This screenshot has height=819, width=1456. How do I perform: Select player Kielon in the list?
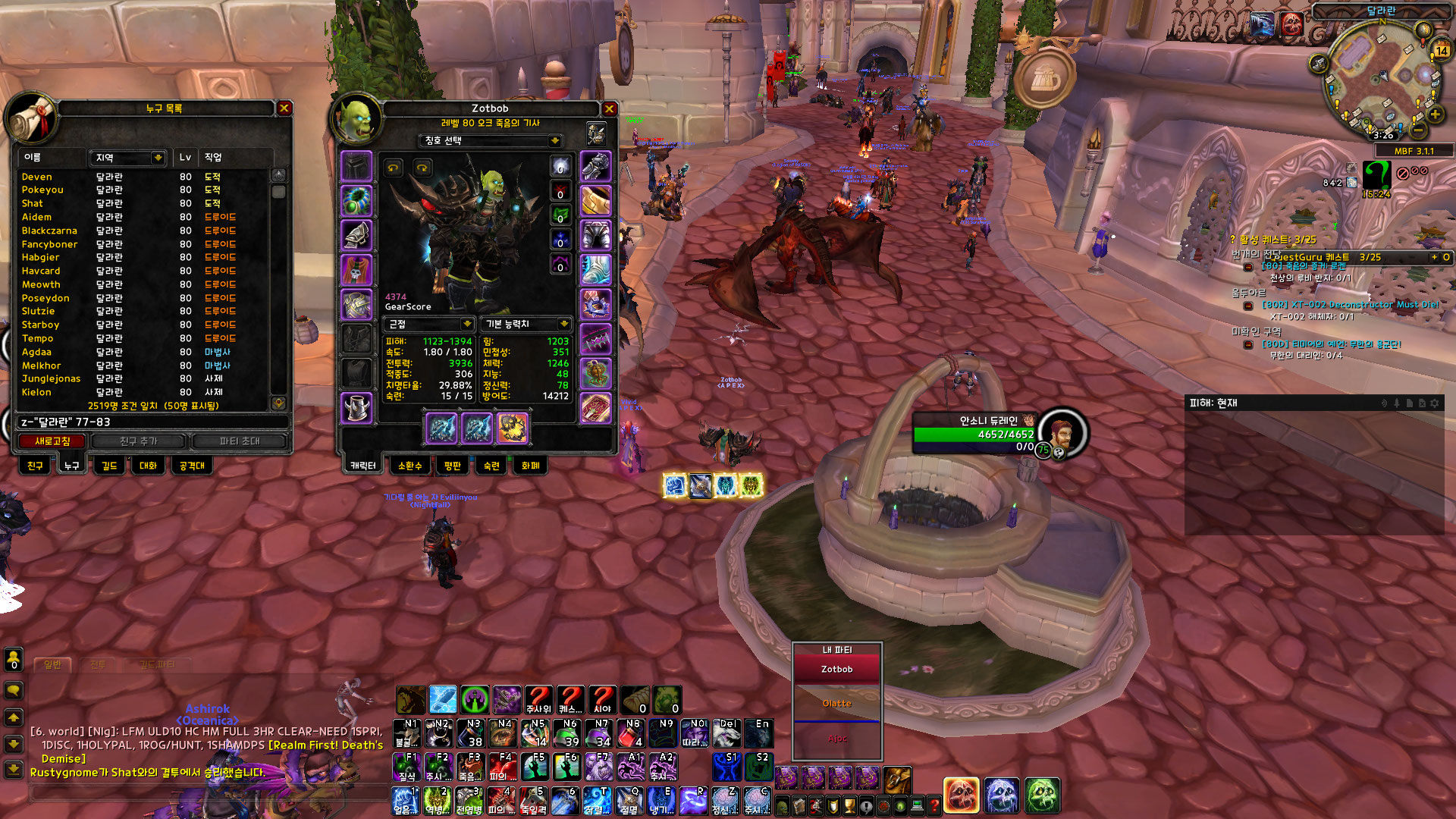[x=36, y=392]
